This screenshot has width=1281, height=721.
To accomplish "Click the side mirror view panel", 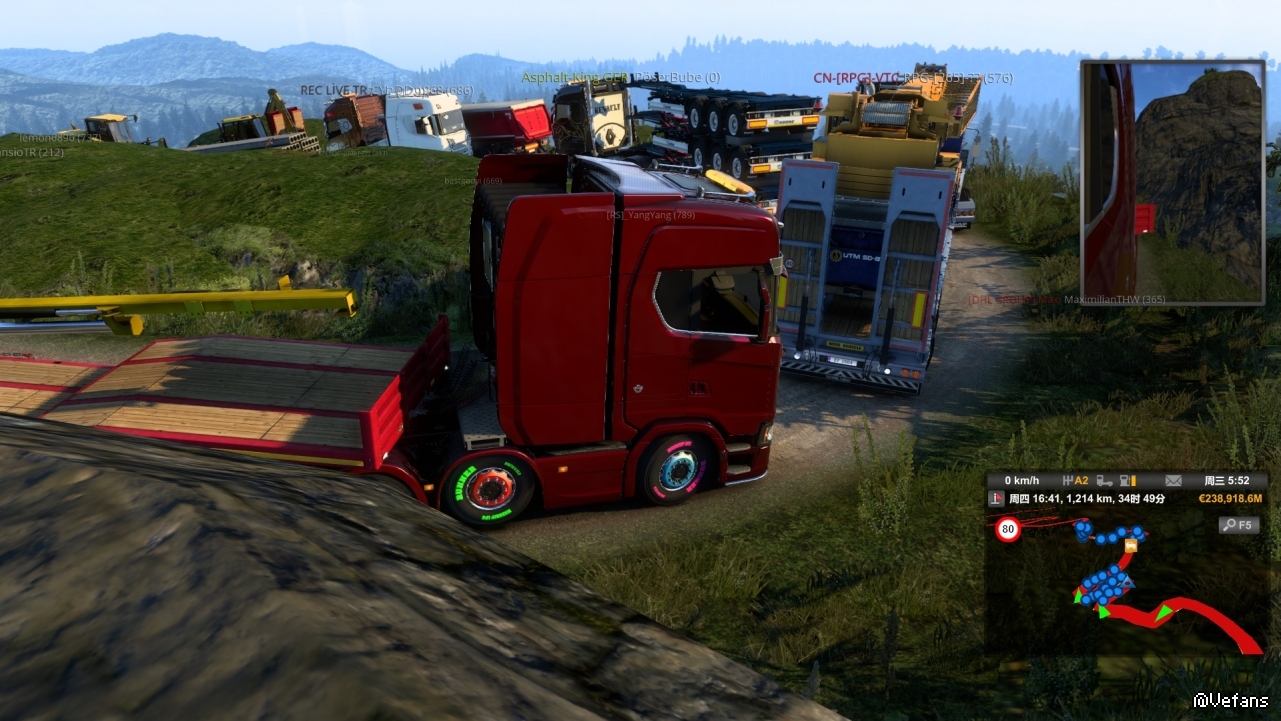I will (1172, 182).
